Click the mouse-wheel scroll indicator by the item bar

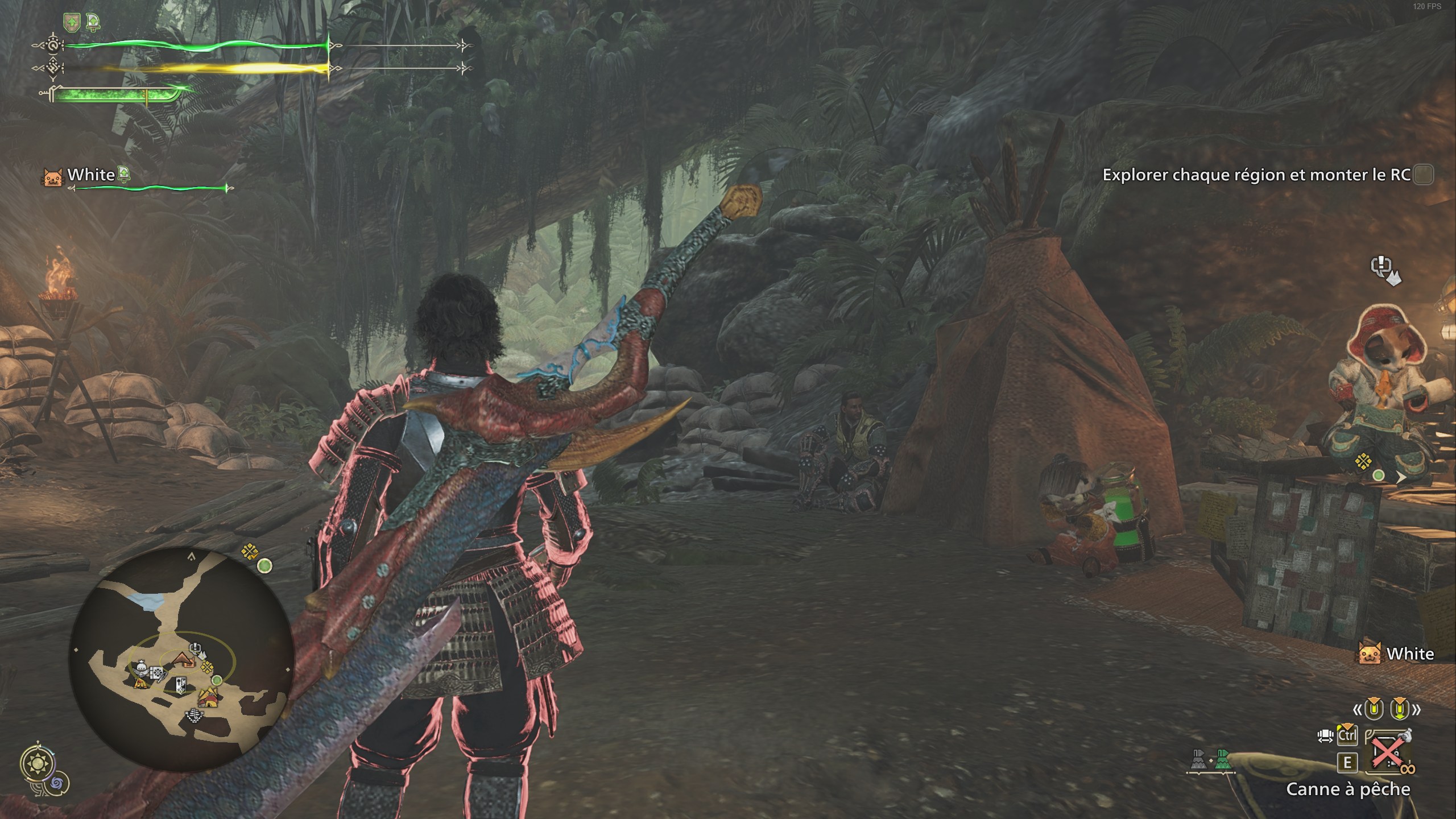pyautogui.click(x=1325, y=736)
